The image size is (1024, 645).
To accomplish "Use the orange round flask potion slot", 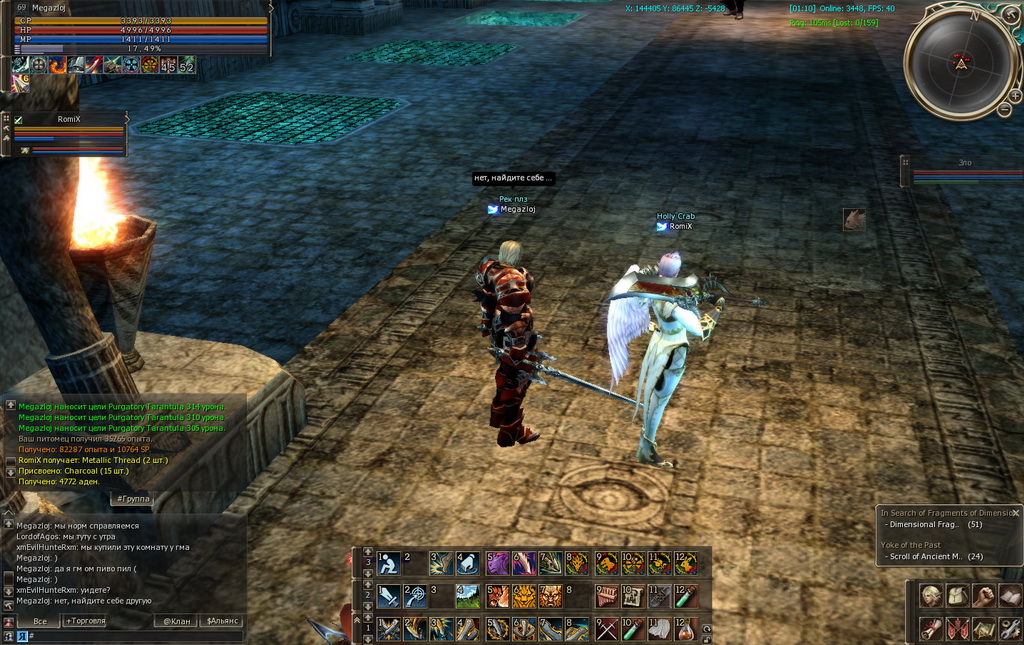I will click(685, 629).
